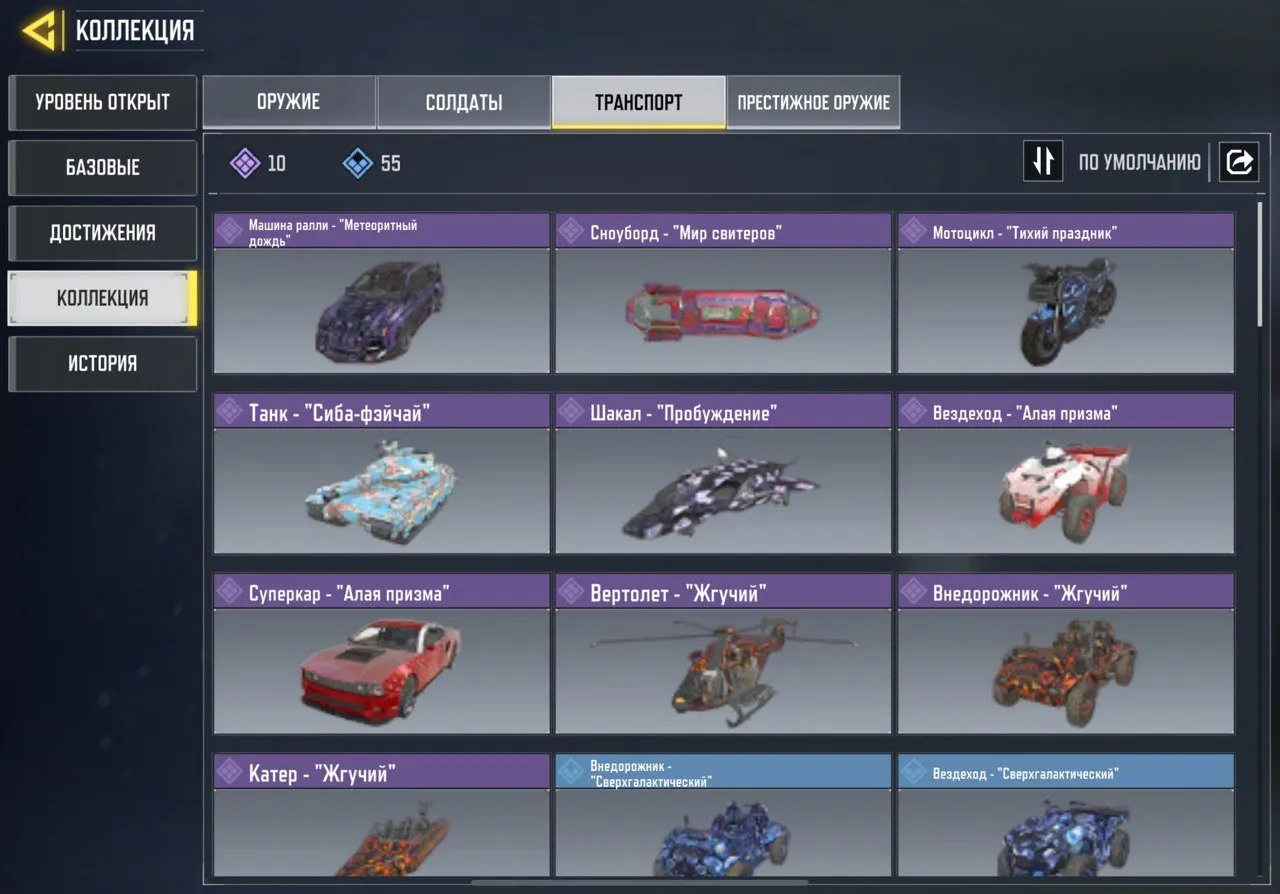Click the blue currency icon showing 55
The width and height of the screenshot is (1280, 894).
(x=355, y=163)
